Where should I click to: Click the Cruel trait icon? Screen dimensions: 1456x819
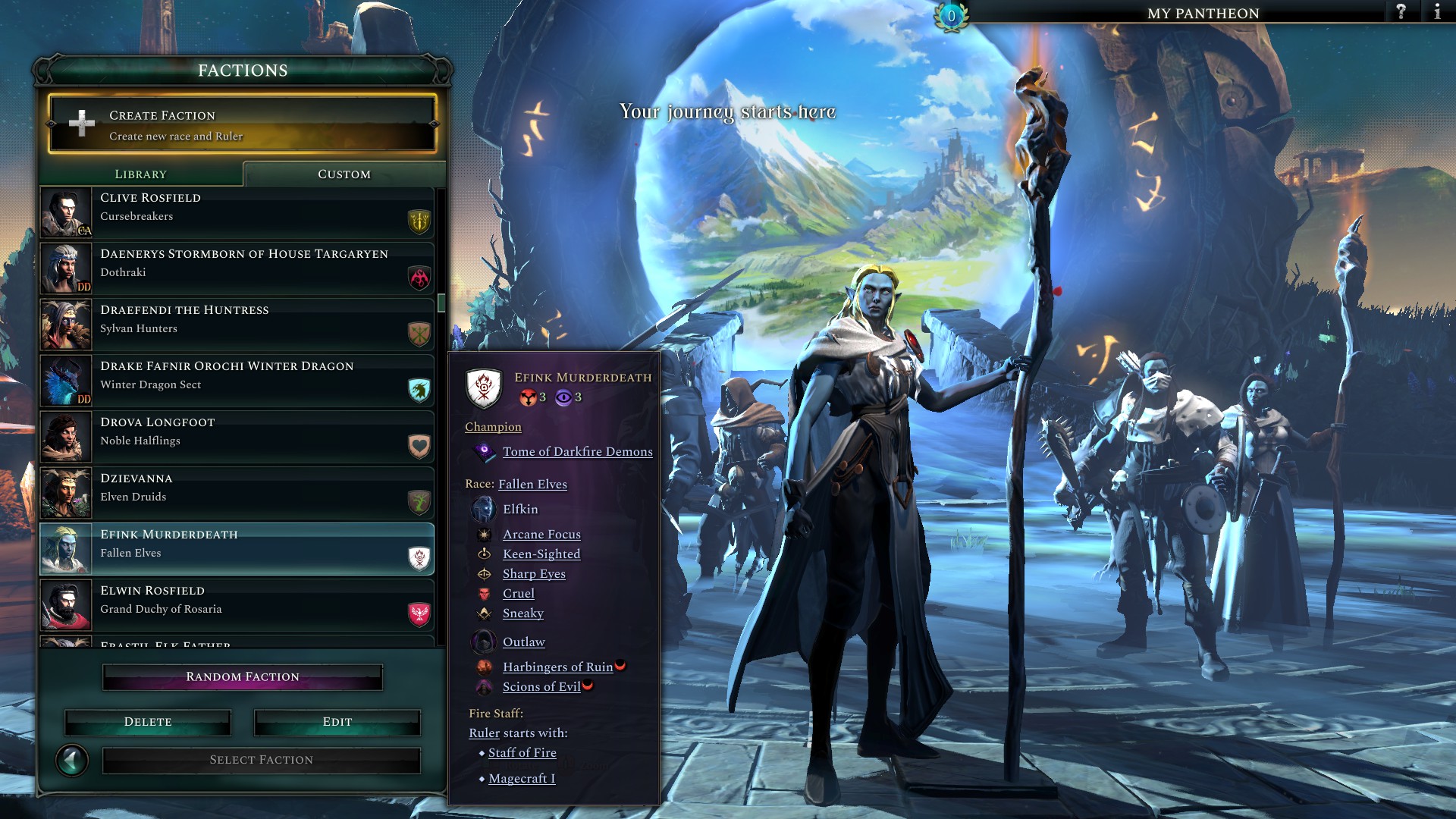(483, 594)
